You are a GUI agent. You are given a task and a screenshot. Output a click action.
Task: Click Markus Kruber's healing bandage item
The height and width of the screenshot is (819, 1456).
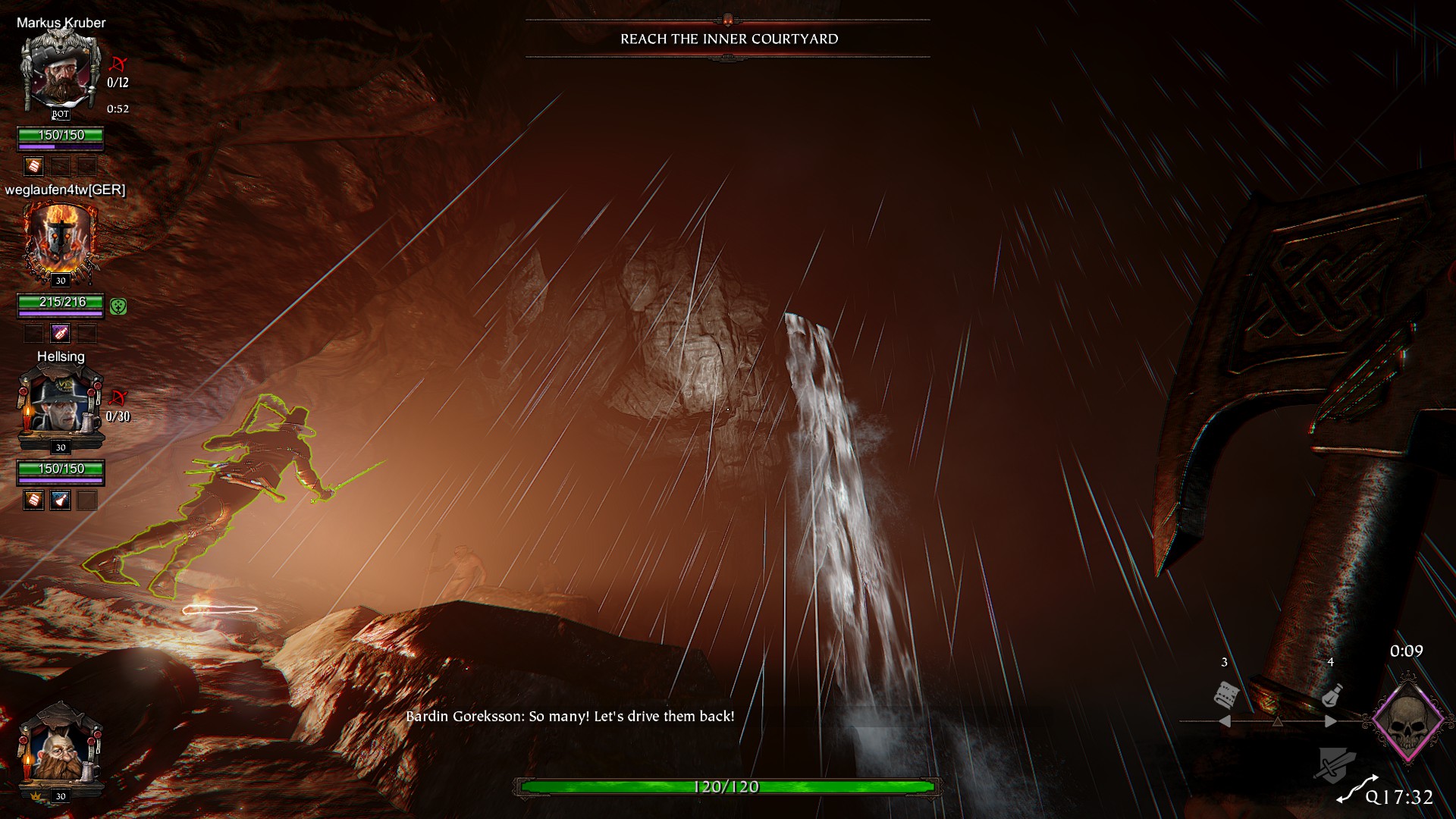(x=33, y=166)
